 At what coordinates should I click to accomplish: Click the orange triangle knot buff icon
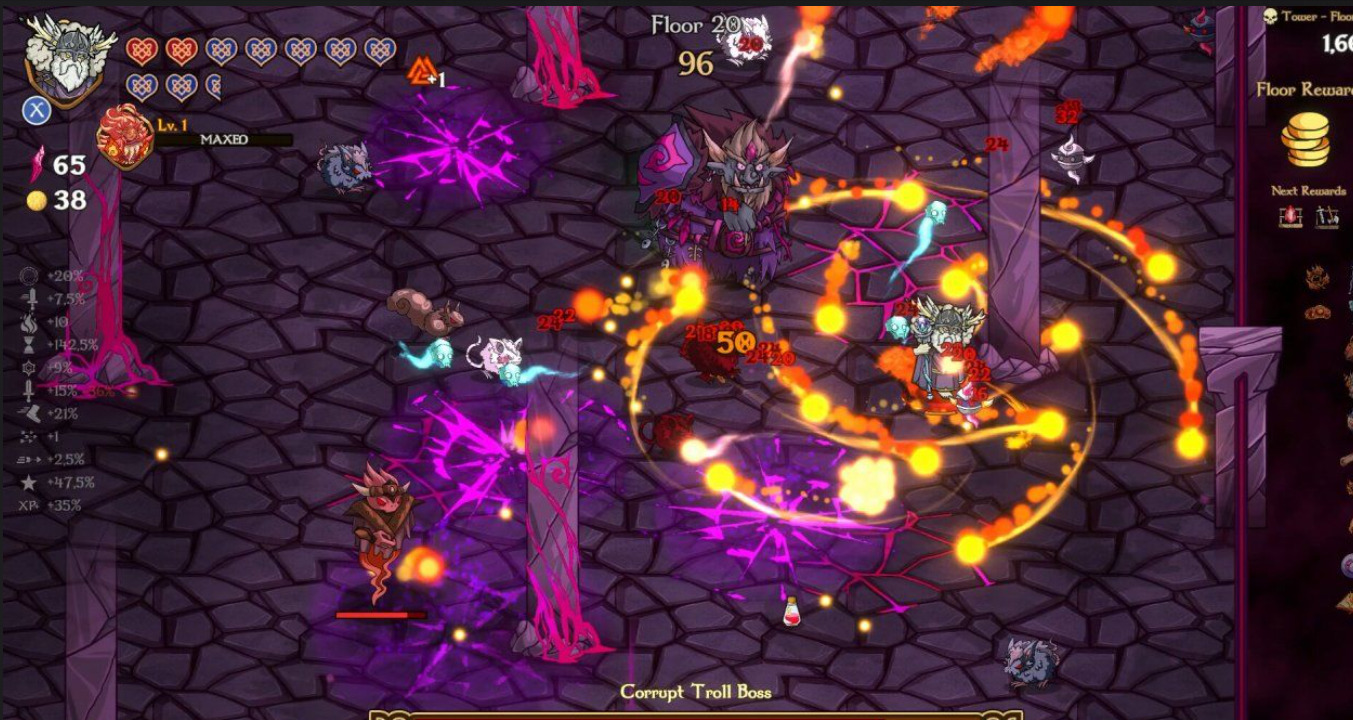click(x=421, y=70)
